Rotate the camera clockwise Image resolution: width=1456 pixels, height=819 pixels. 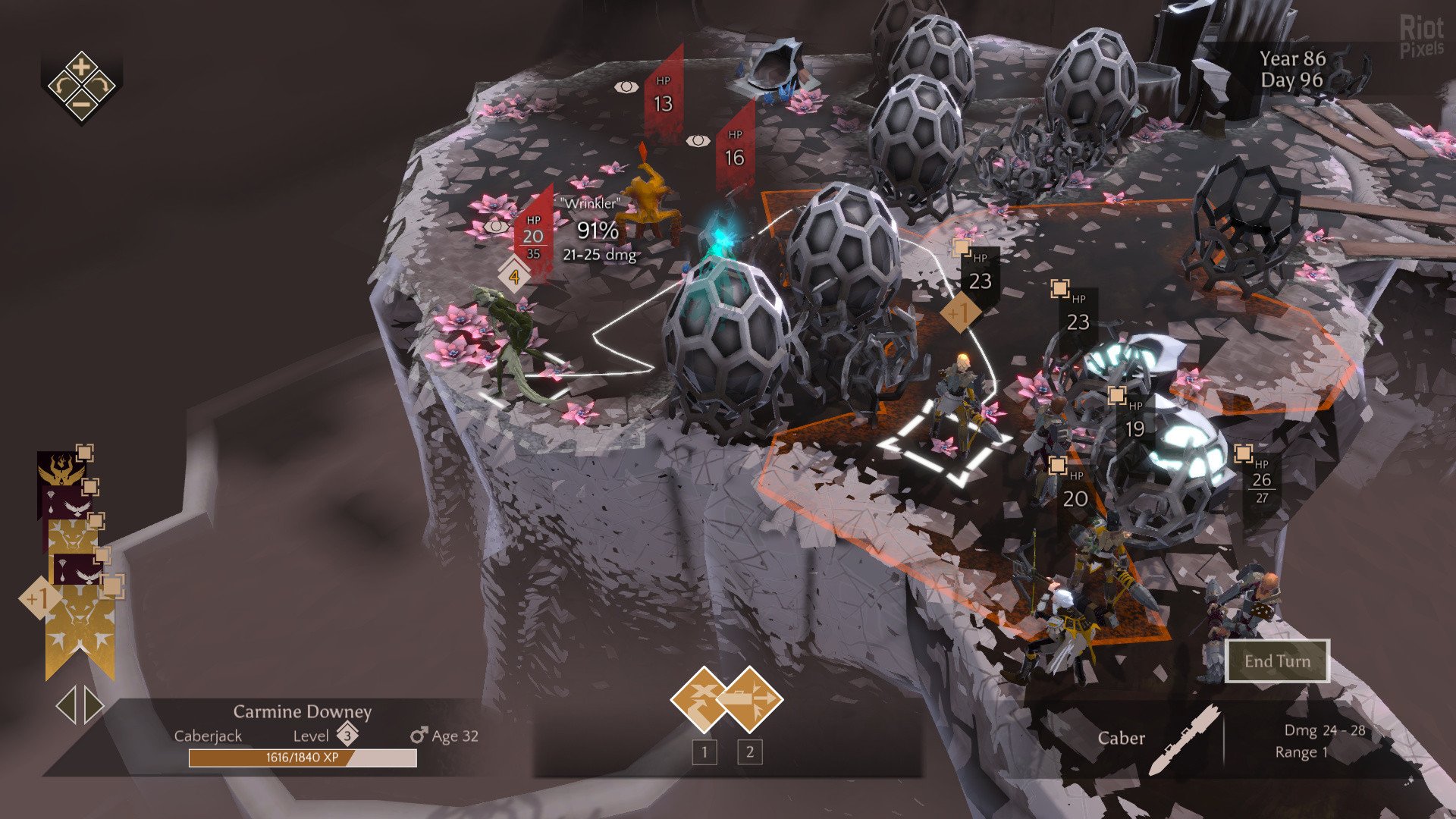tap(101, 86)
